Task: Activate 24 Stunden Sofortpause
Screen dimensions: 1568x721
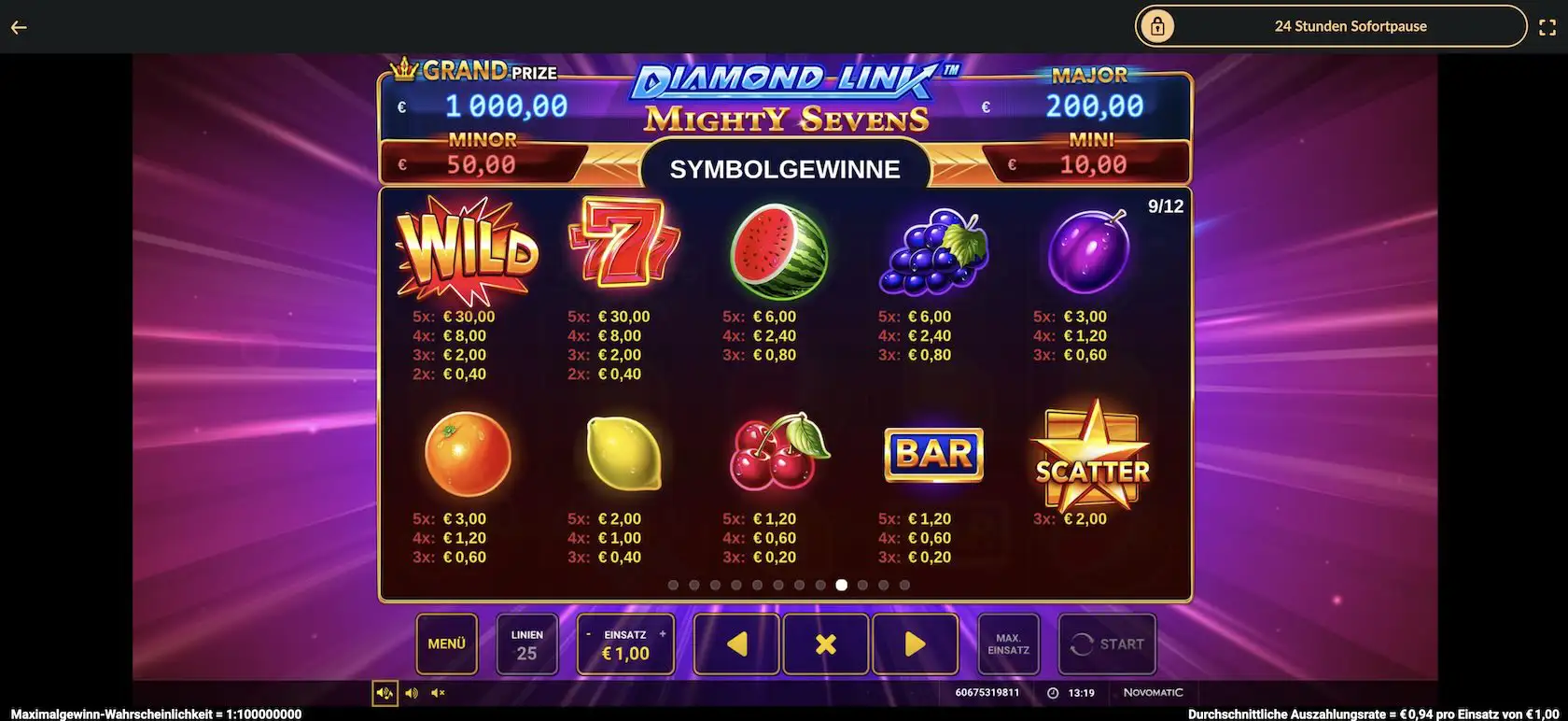Action: coord(1351,26)
